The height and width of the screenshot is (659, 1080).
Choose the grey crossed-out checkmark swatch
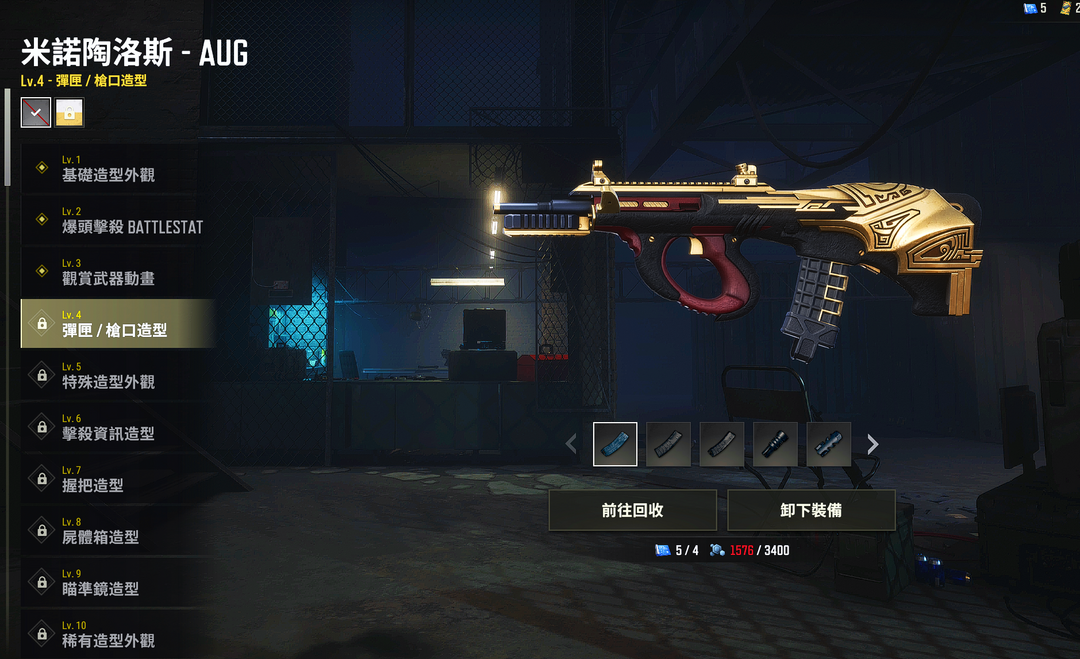(36, 113)
